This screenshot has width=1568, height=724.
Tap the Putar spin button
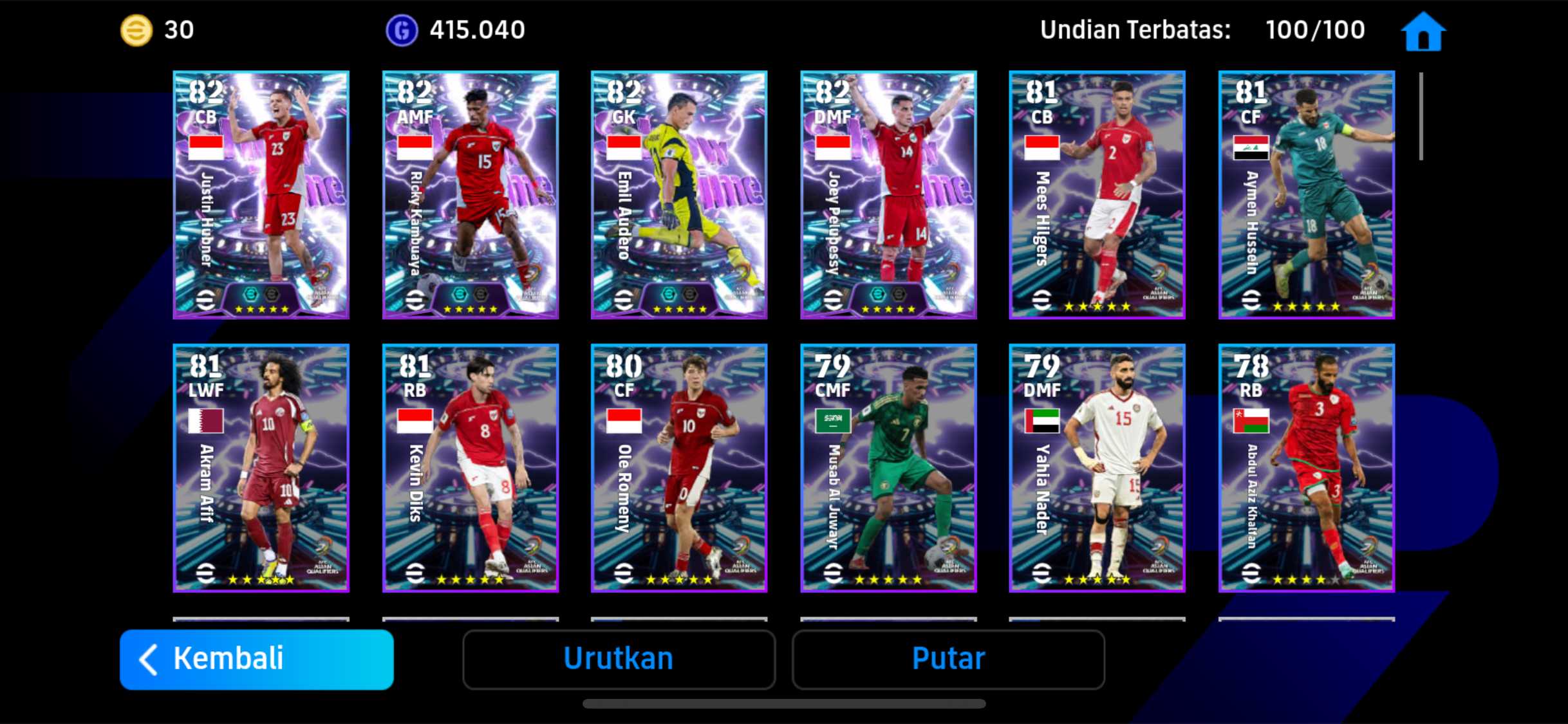[x=948, y=659]
